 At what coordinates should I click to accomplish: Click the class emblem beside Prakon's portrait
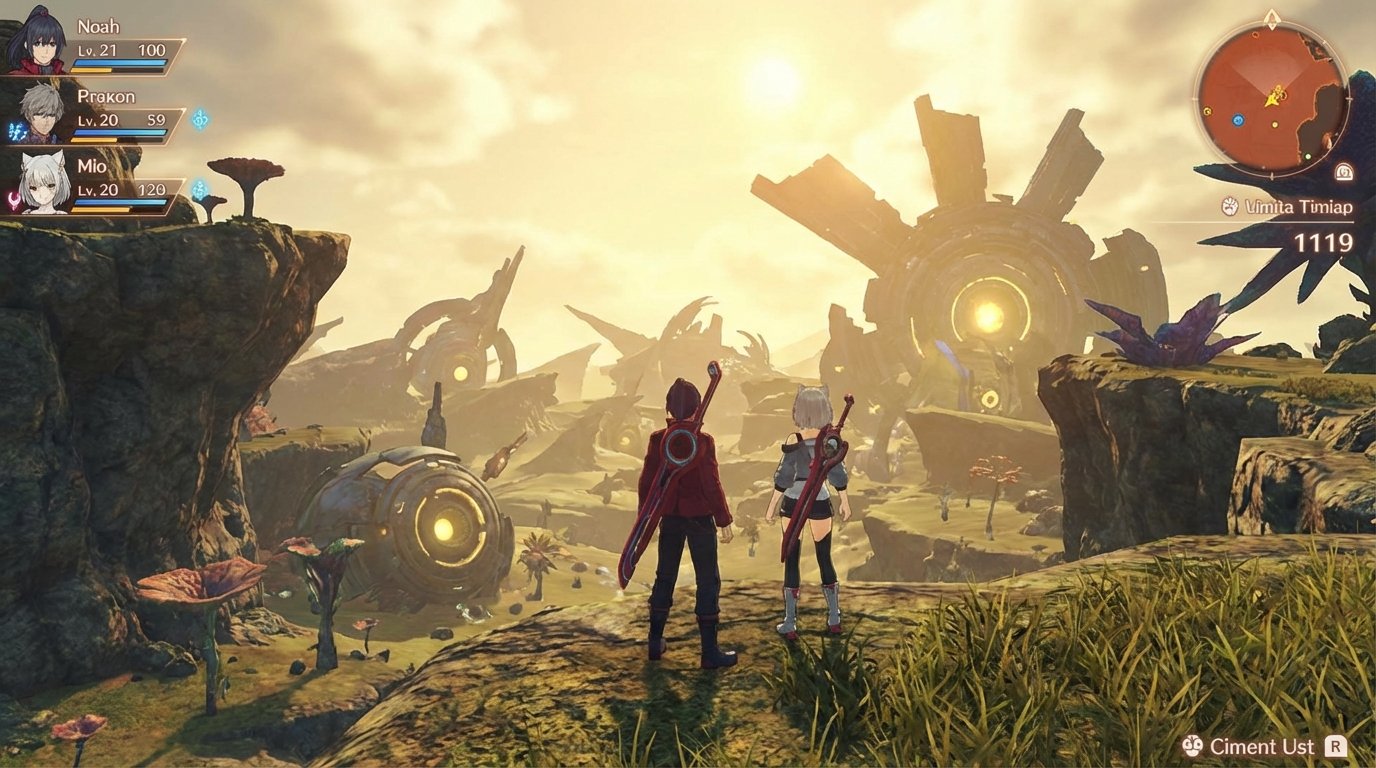click(x=16, y=129)
